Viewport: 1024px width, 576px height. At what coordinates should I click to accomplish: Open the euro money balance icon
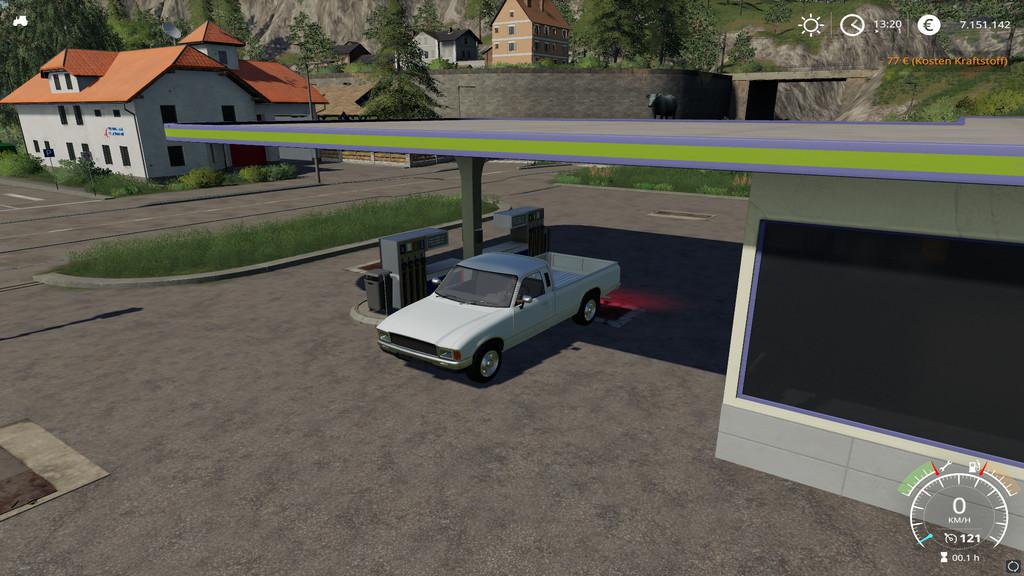coord(929,25)
